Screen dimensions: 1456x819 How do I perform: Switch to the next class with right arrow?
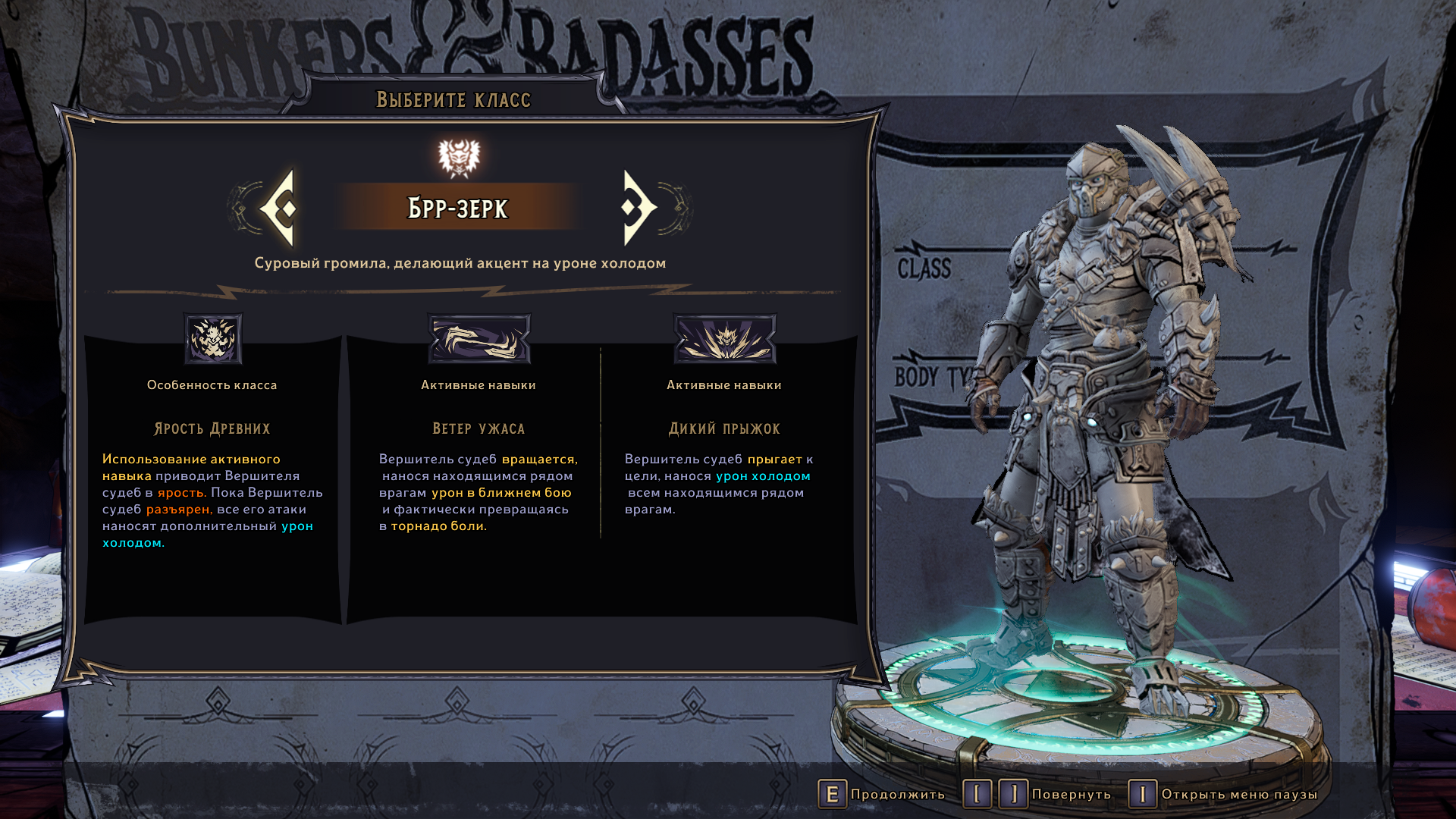coord(638,208)
